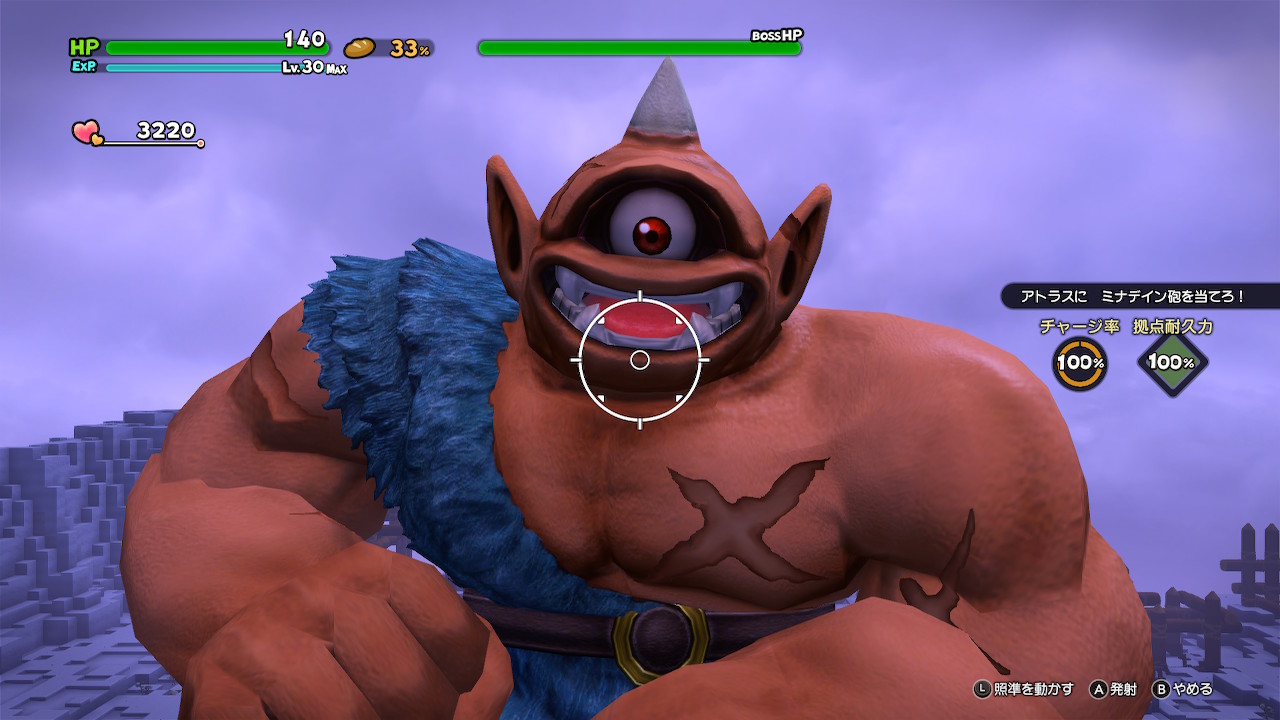Select the bread hunger icon

click(360, 48)
